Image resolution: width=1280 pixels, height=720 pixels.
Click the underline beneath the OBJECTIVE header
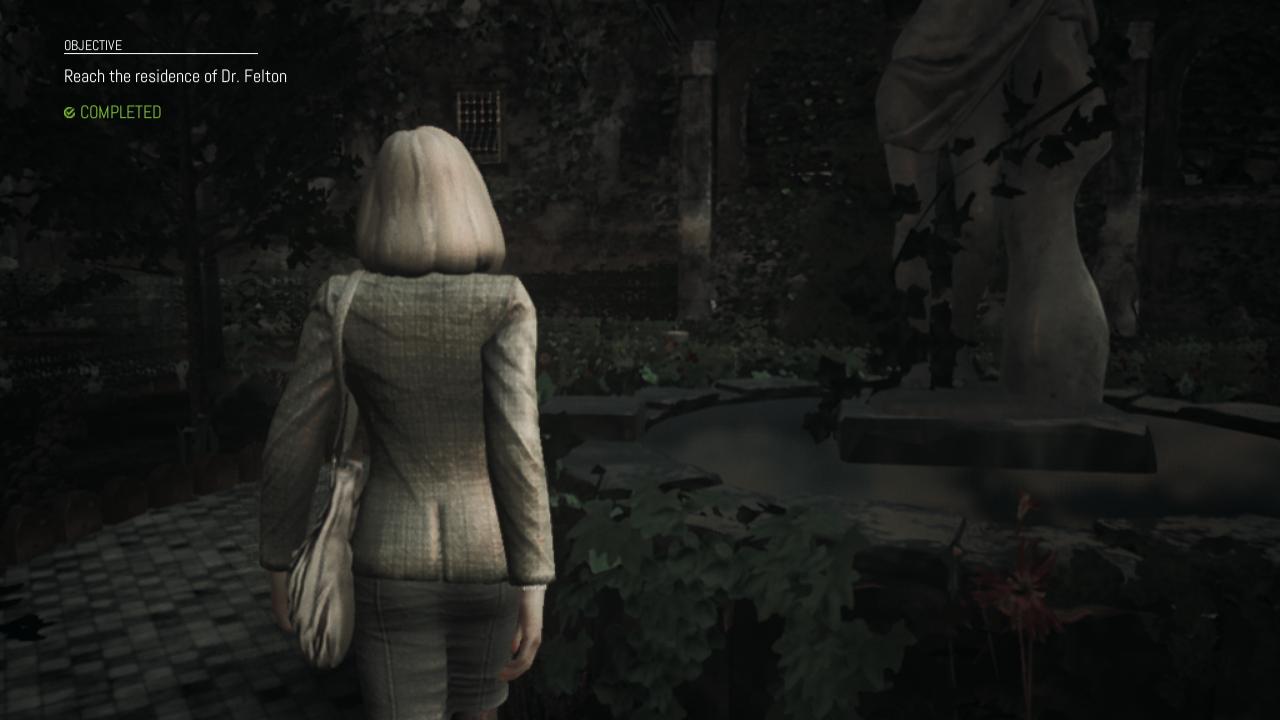pos(160,53)
